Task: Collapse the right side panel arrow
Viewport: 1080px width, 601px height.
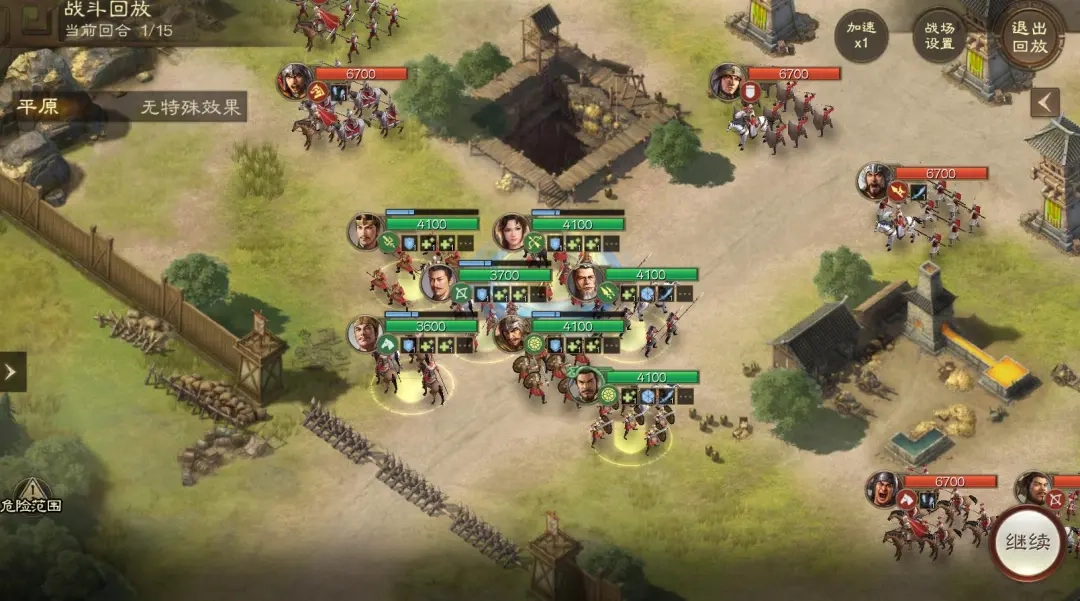Action: 1045,102
